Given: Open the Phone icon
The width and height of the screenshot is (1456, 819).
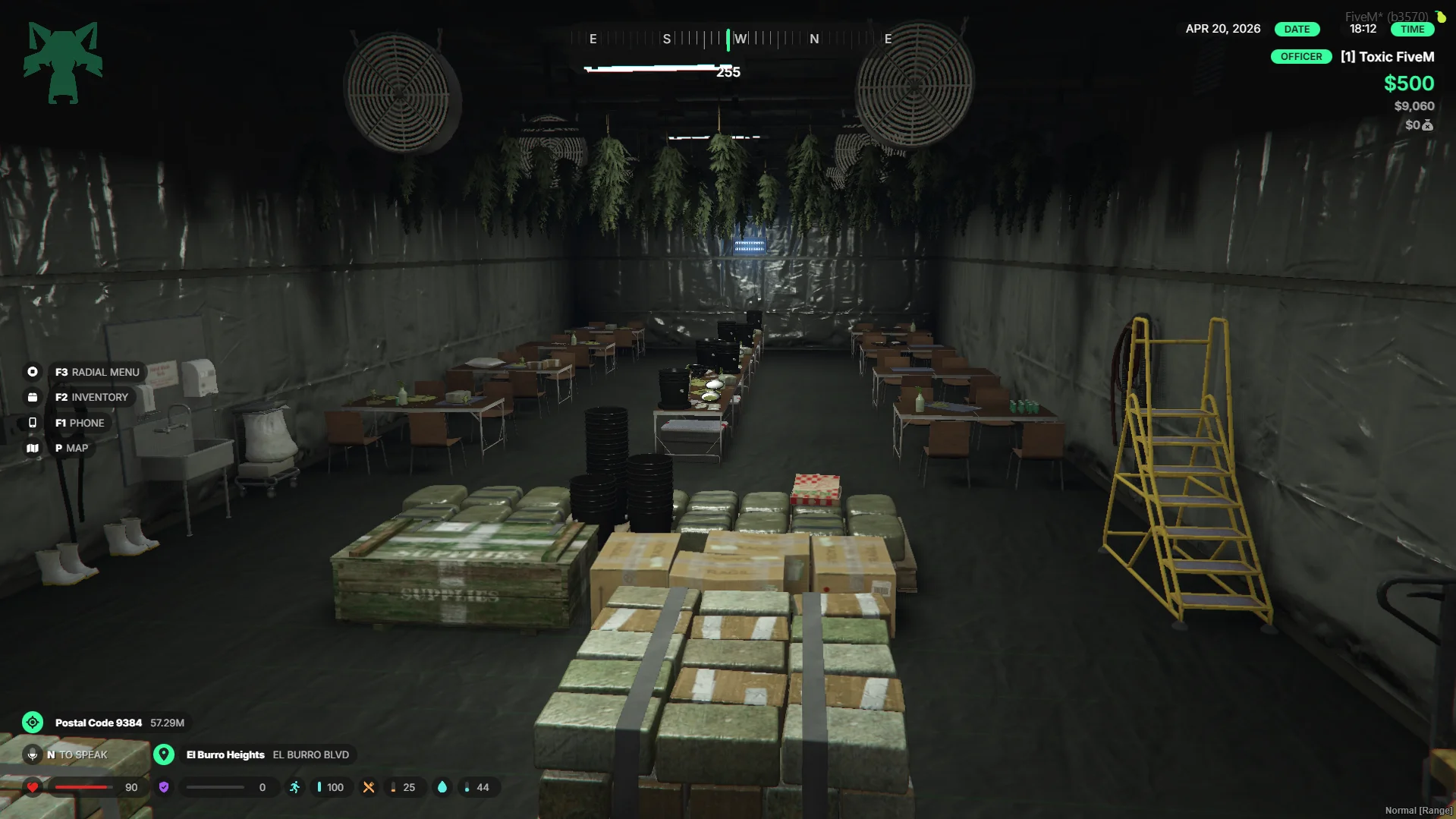Looking at the screenshot, I should [x=33, y=423].
